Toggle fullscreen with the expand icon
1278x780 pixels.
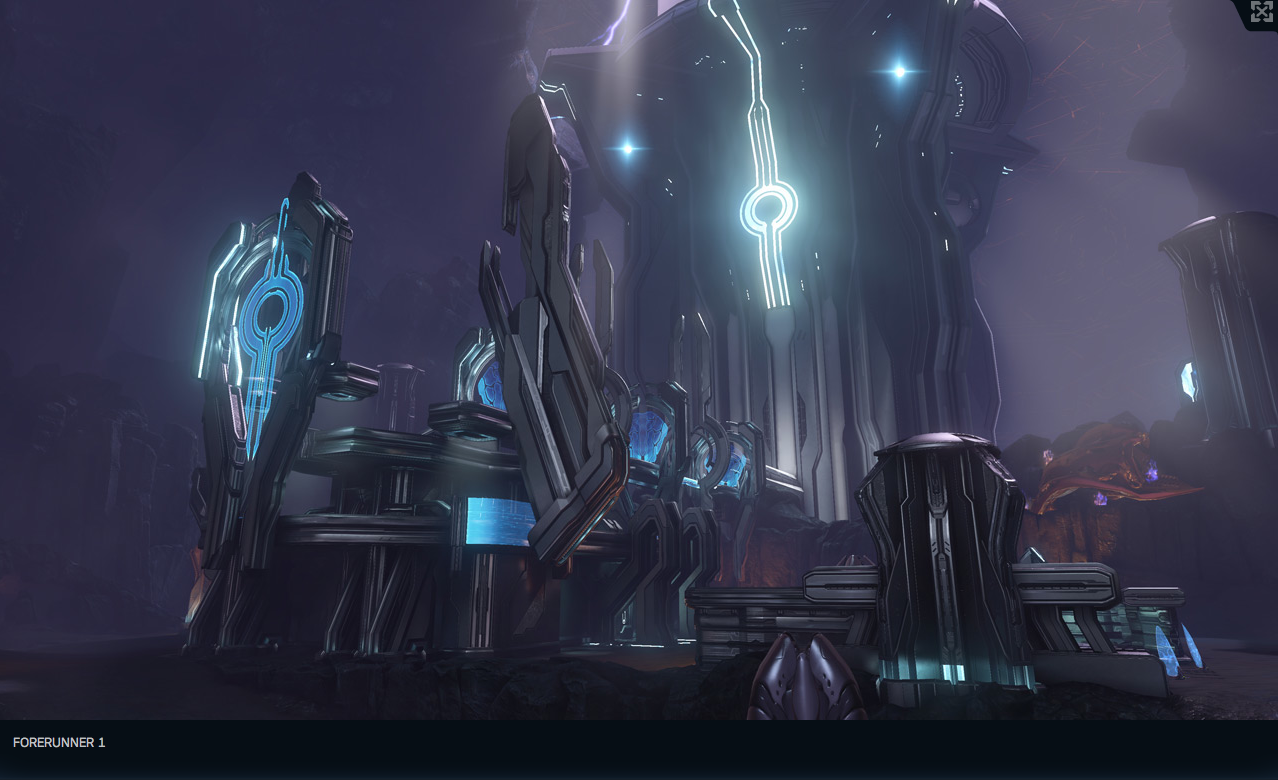pyautogui.click(x=1261, y=12)
